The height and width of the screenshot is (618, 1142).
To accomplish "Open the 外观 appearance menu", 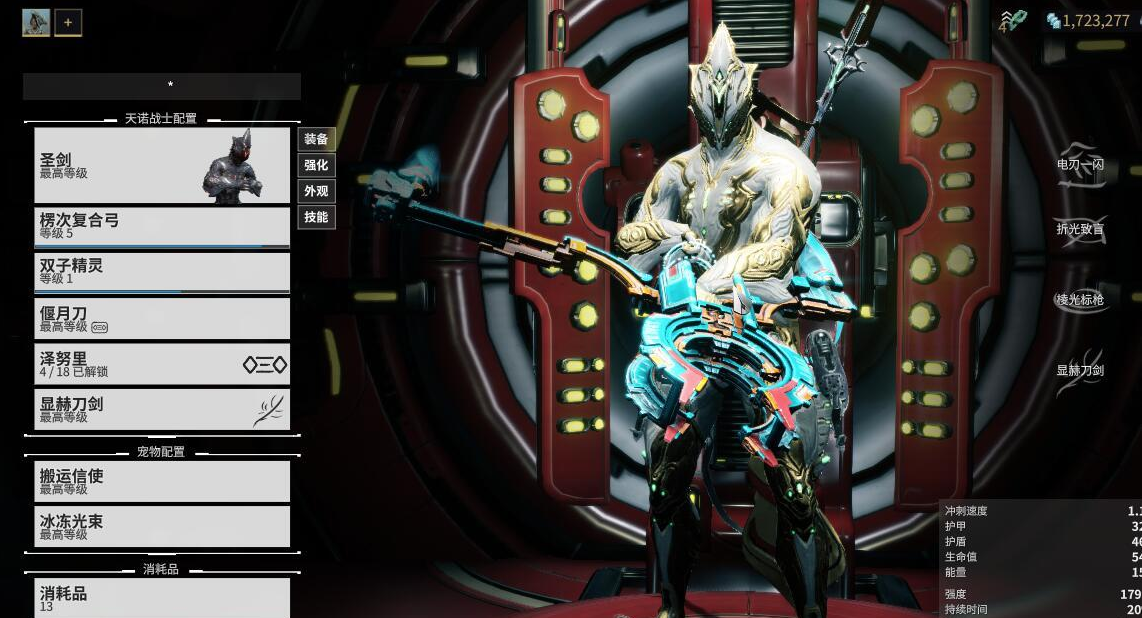I will pyautogui.click(x=316, y=191).
